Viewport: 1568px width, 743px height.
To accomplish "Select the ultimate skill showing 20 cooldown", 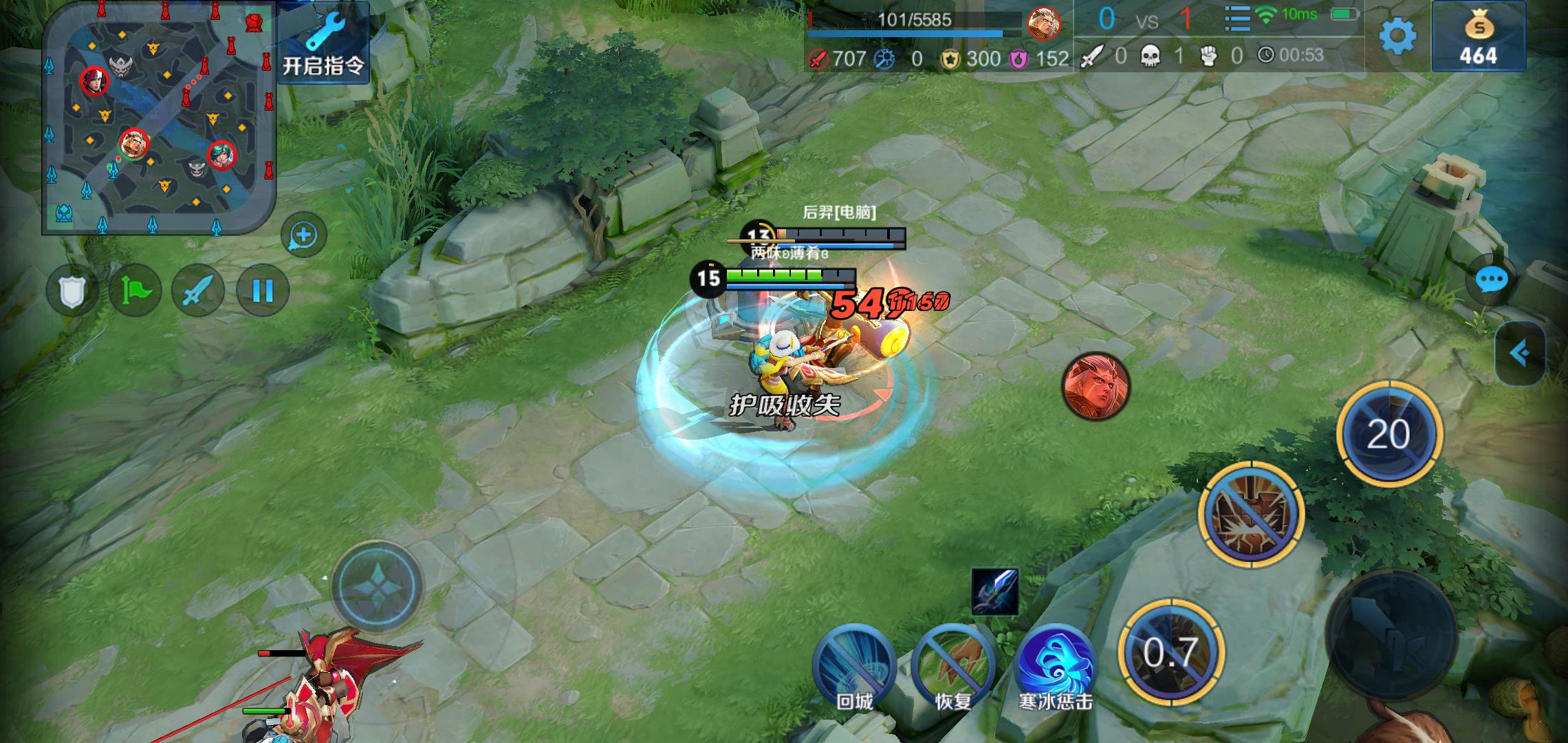I will (1389, 433).
